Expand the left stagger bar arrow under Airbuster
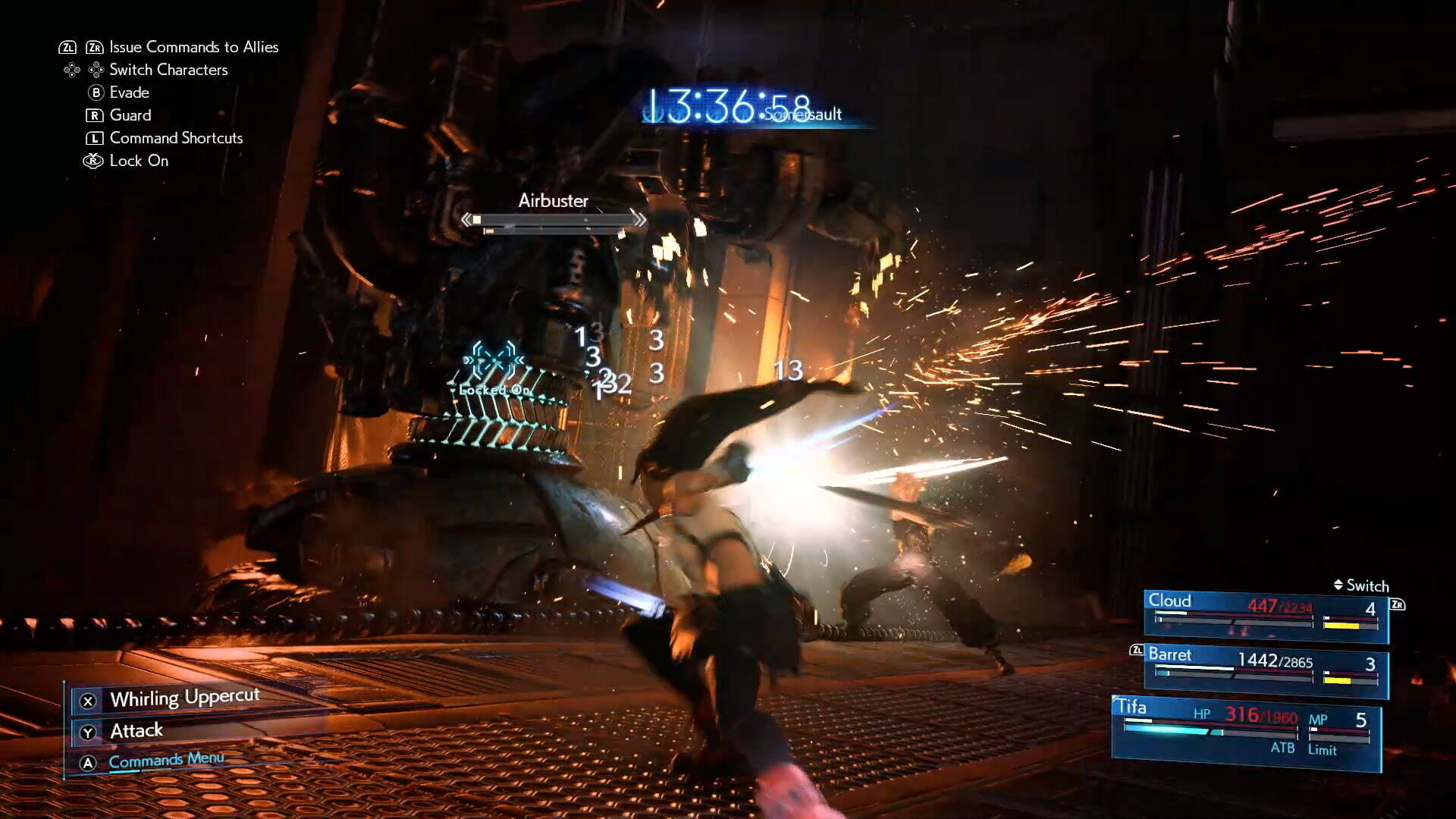This screenshot has height=819, width=1456. (x=468, y=218)
